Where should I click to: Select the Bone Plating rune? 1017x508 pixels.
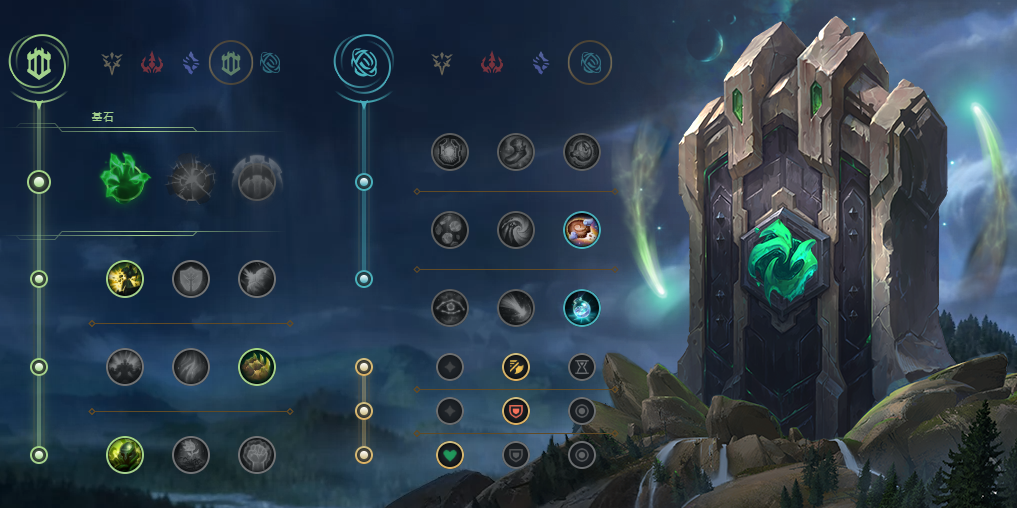pos(257,367)
